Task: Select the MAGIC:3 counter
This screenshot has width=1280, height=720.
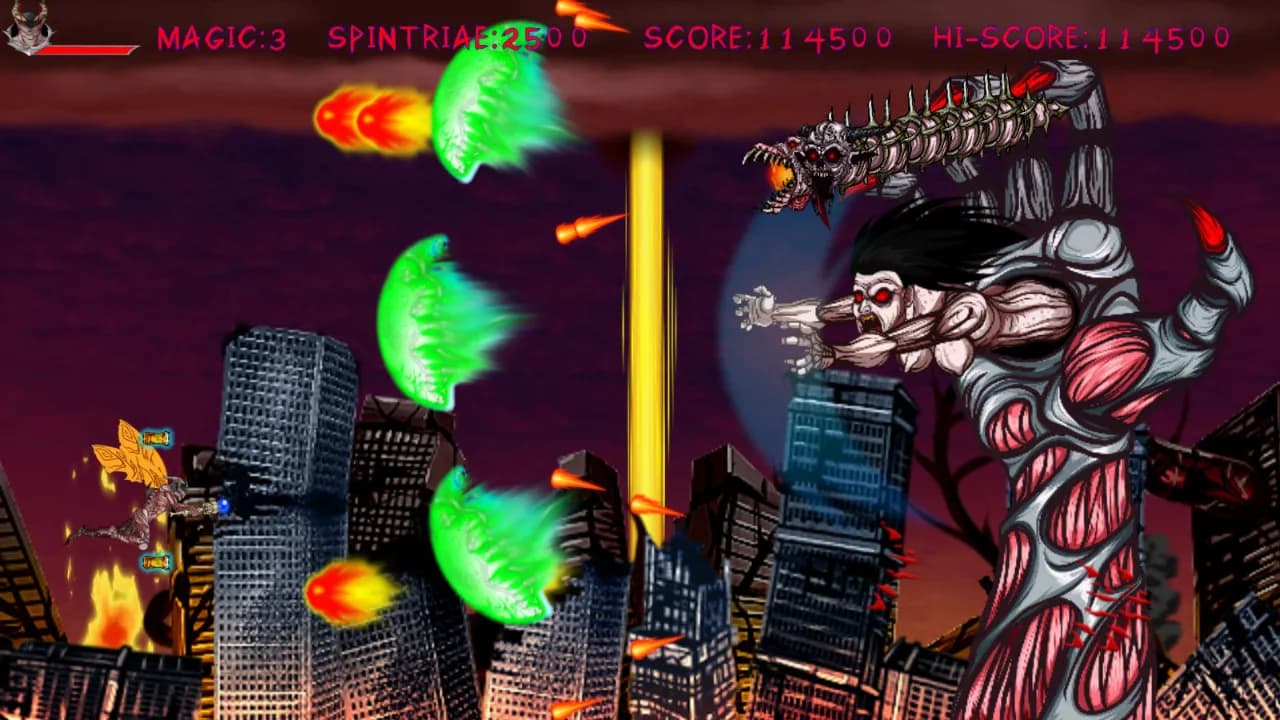Action: 218,40
